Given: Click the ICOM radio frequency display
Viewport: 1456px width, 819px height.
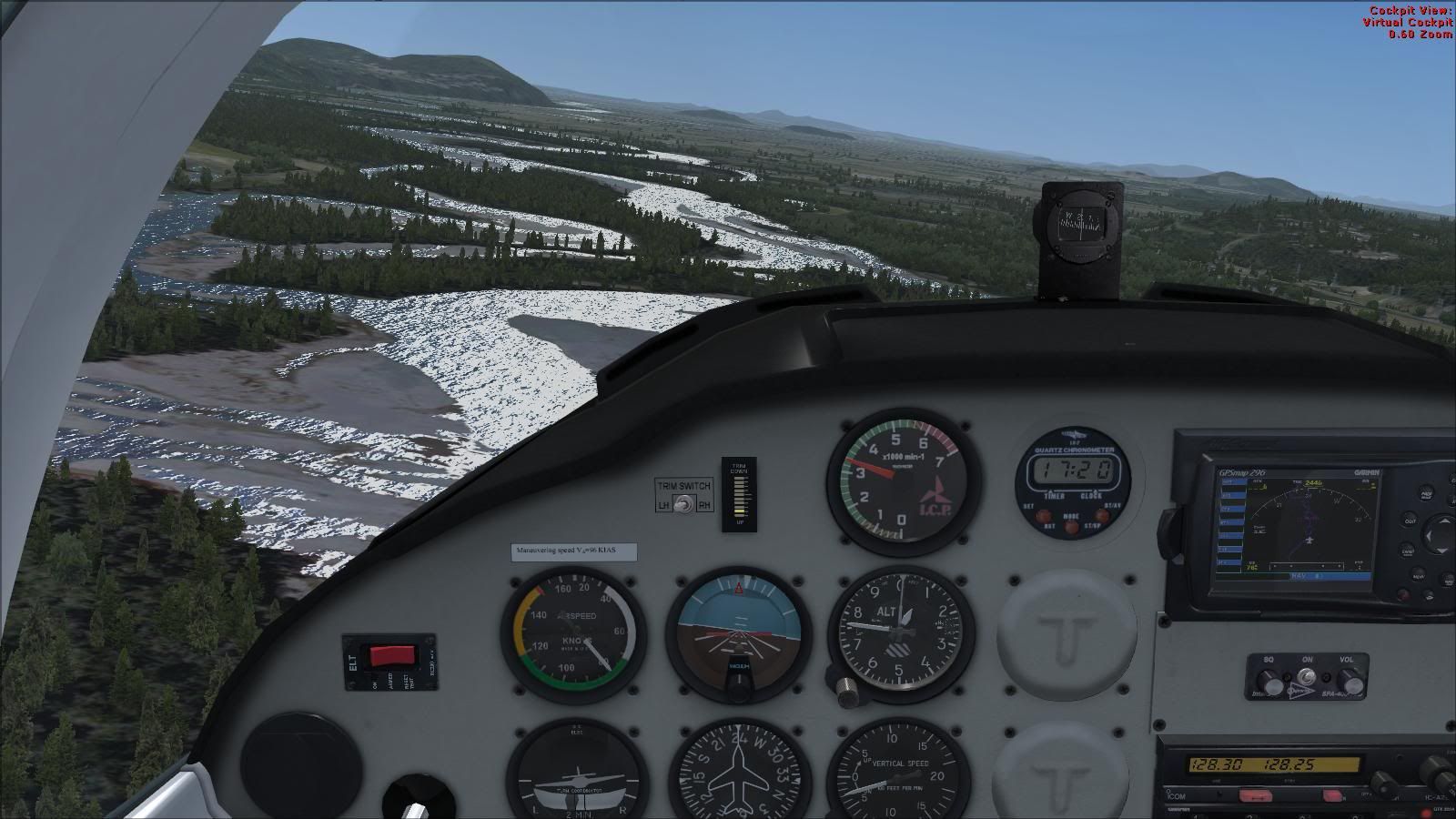Looking at the screenshot, I should coord(1263,765).
